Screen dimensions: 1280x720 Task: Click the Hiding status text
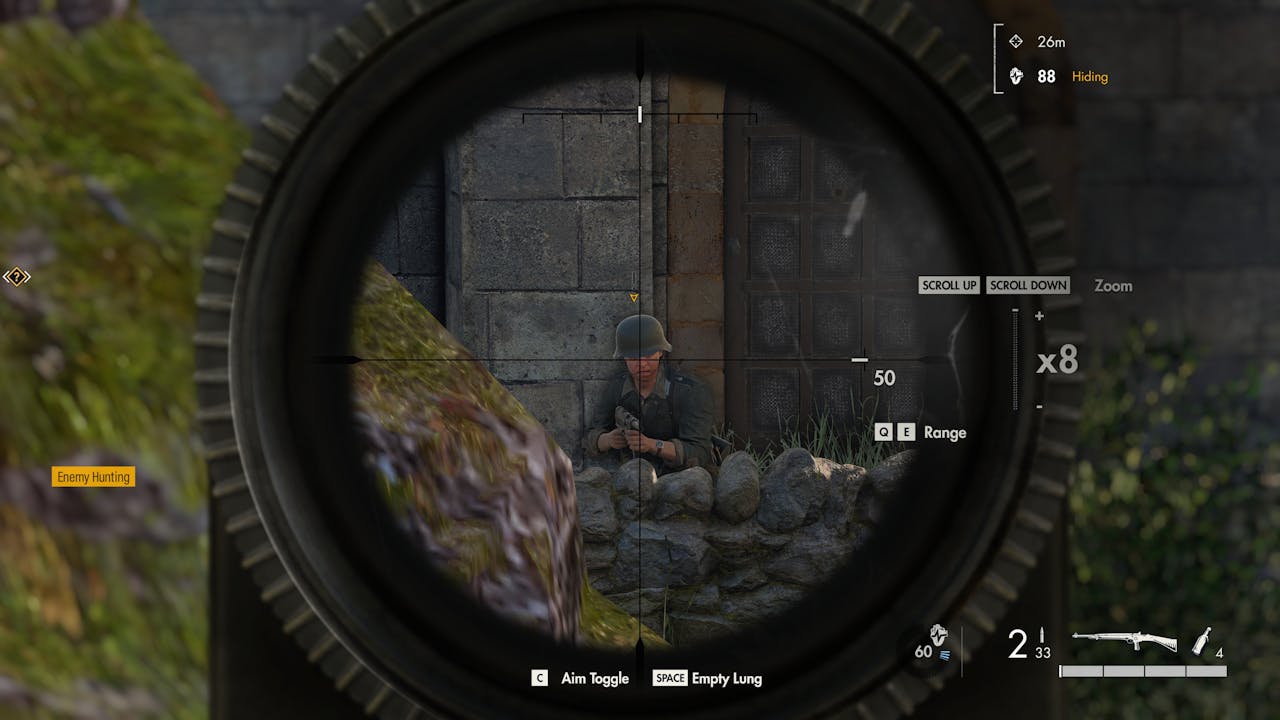(1089, 76)
